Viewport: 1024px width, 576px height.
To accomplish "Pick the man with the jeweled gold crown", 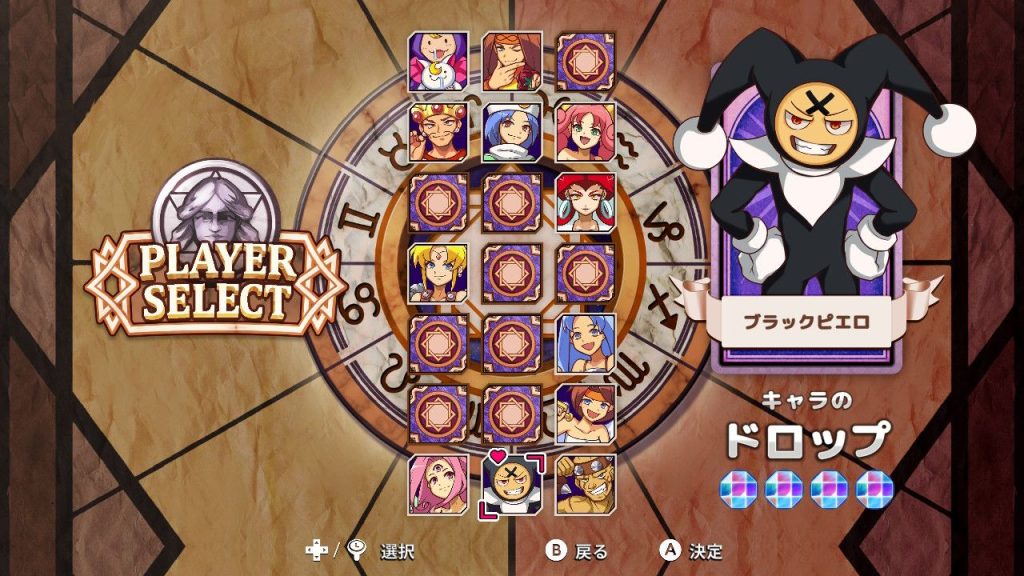I will click(438, 133).
